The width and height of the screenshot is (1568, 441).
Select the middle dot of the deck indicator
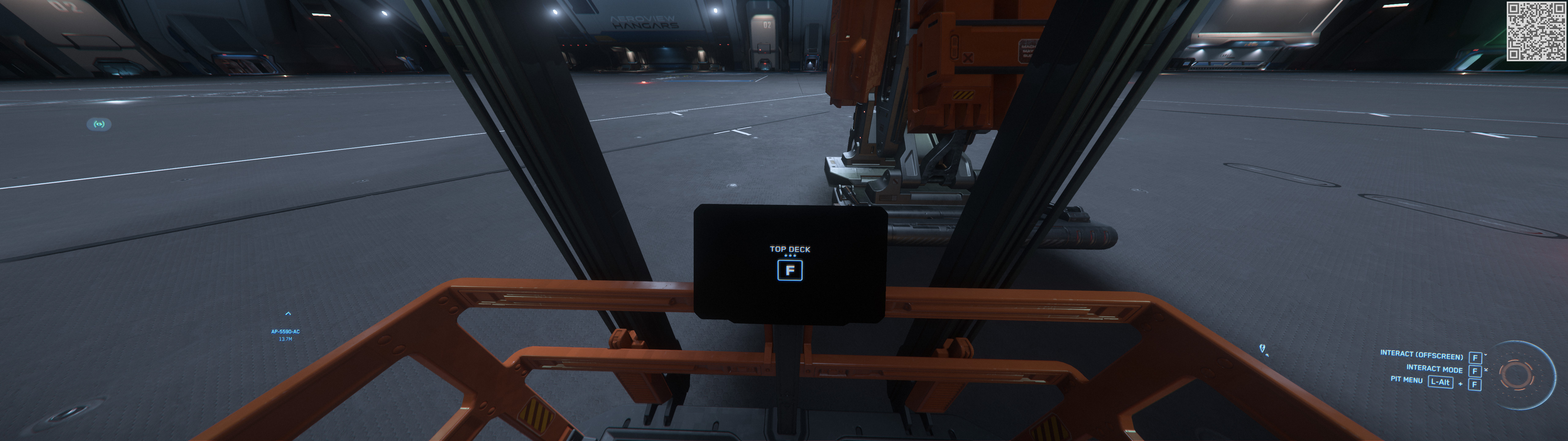coord(790,256)
